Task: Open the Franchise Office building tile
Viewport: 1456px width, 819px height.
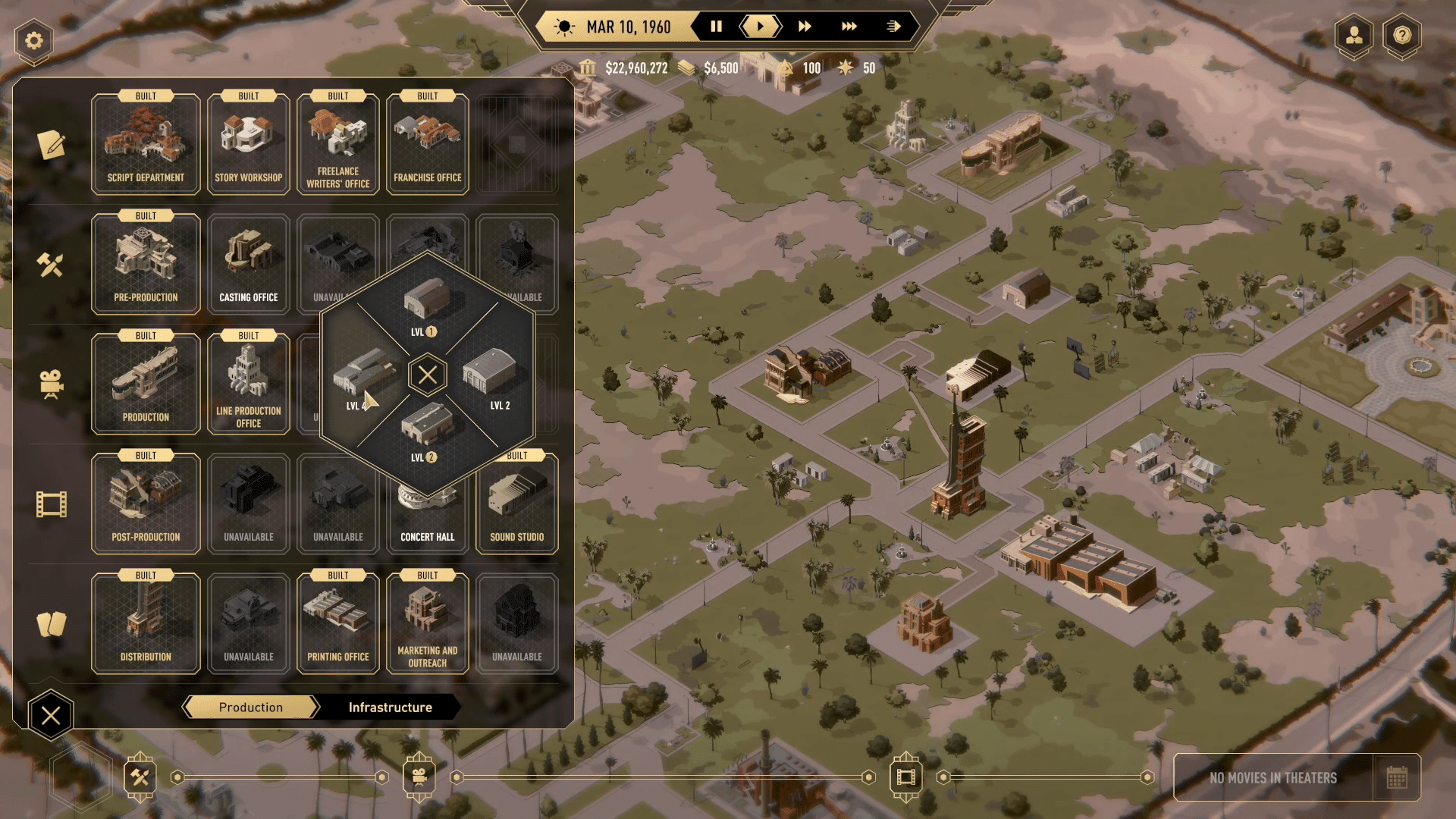Action: 428,144
